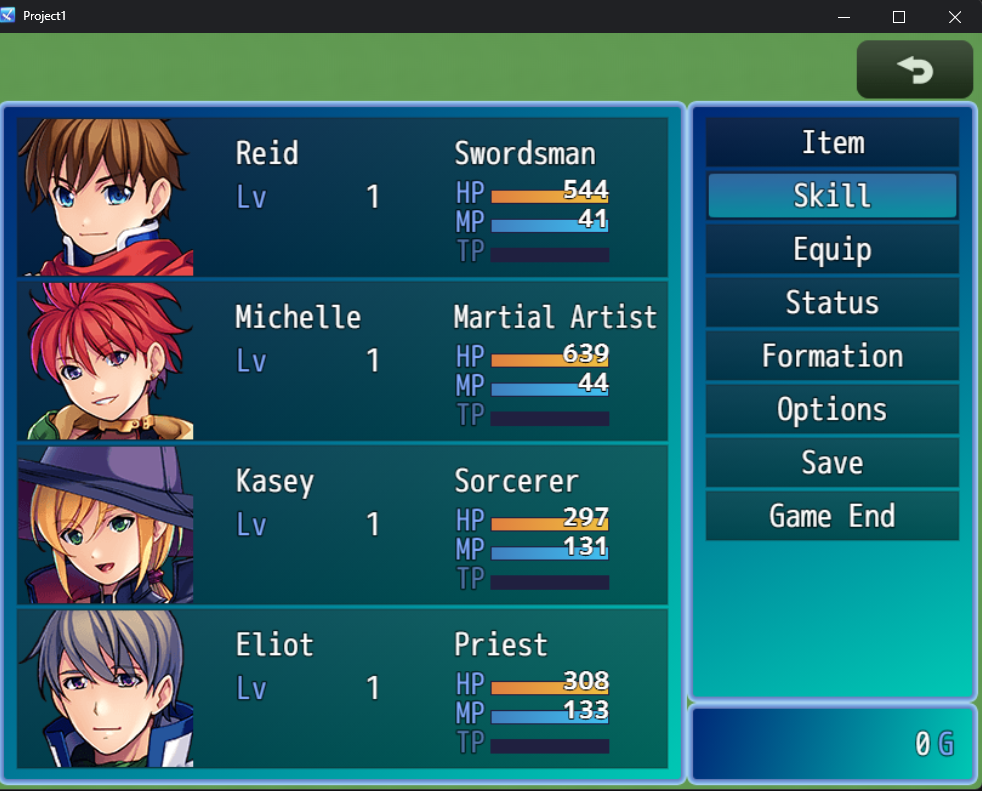Click the back arrow button
982x791 pixels.
pyautogui.click(x=914, y=70)
